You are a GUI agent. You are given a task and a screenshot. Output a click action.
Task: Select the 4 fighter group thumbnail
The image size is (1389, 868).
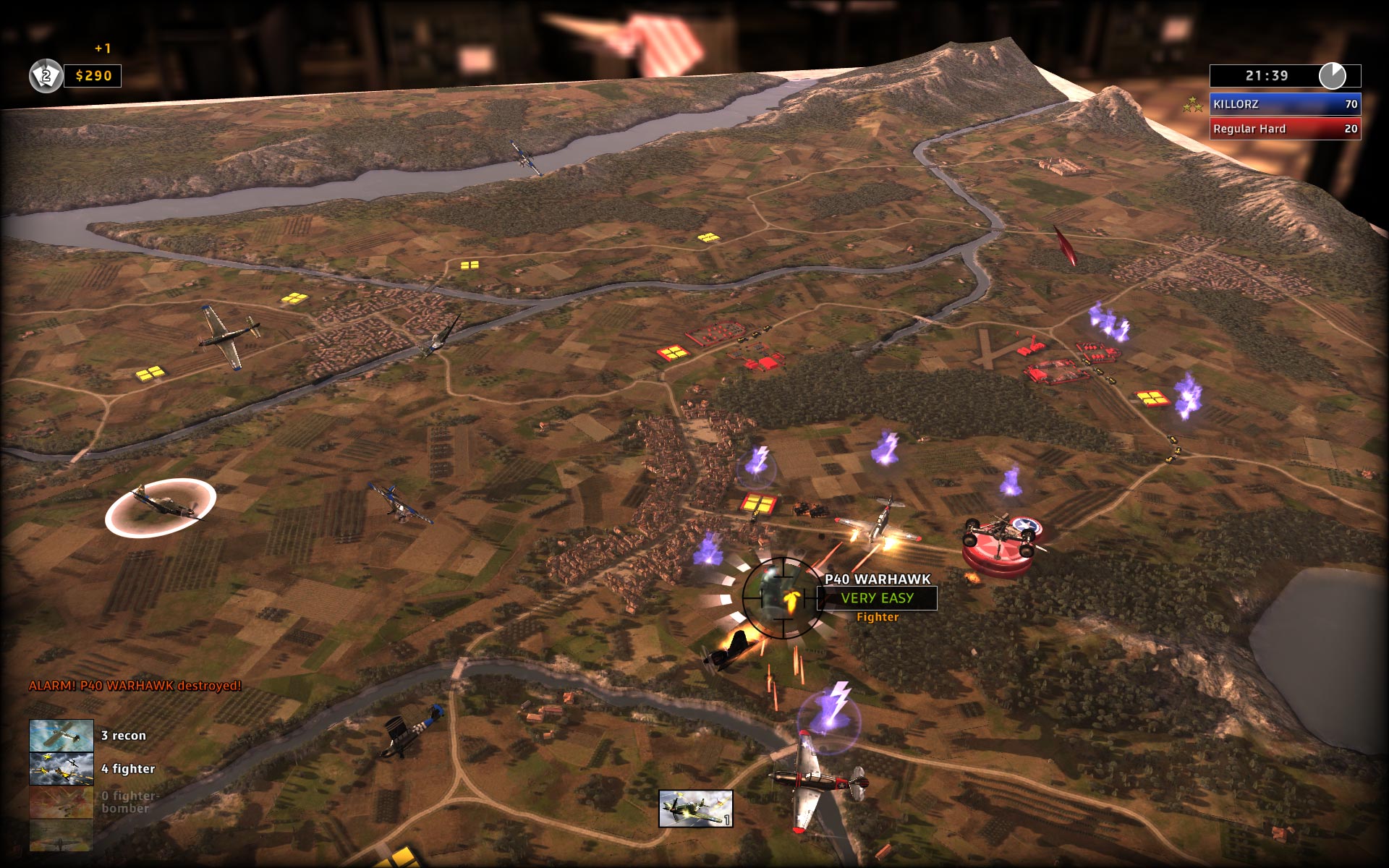61,769
